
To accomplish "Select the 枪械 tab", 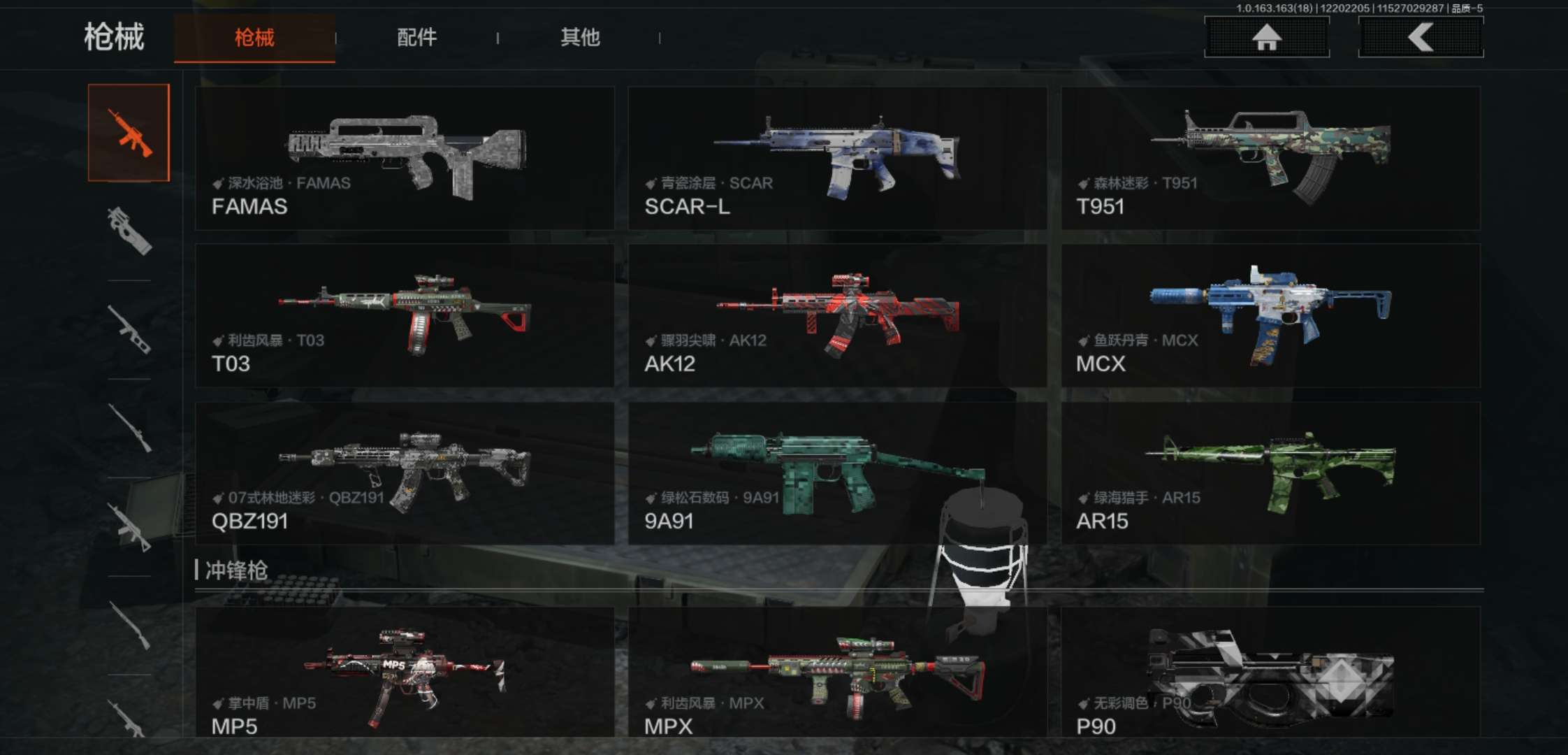I will [254, 38].
